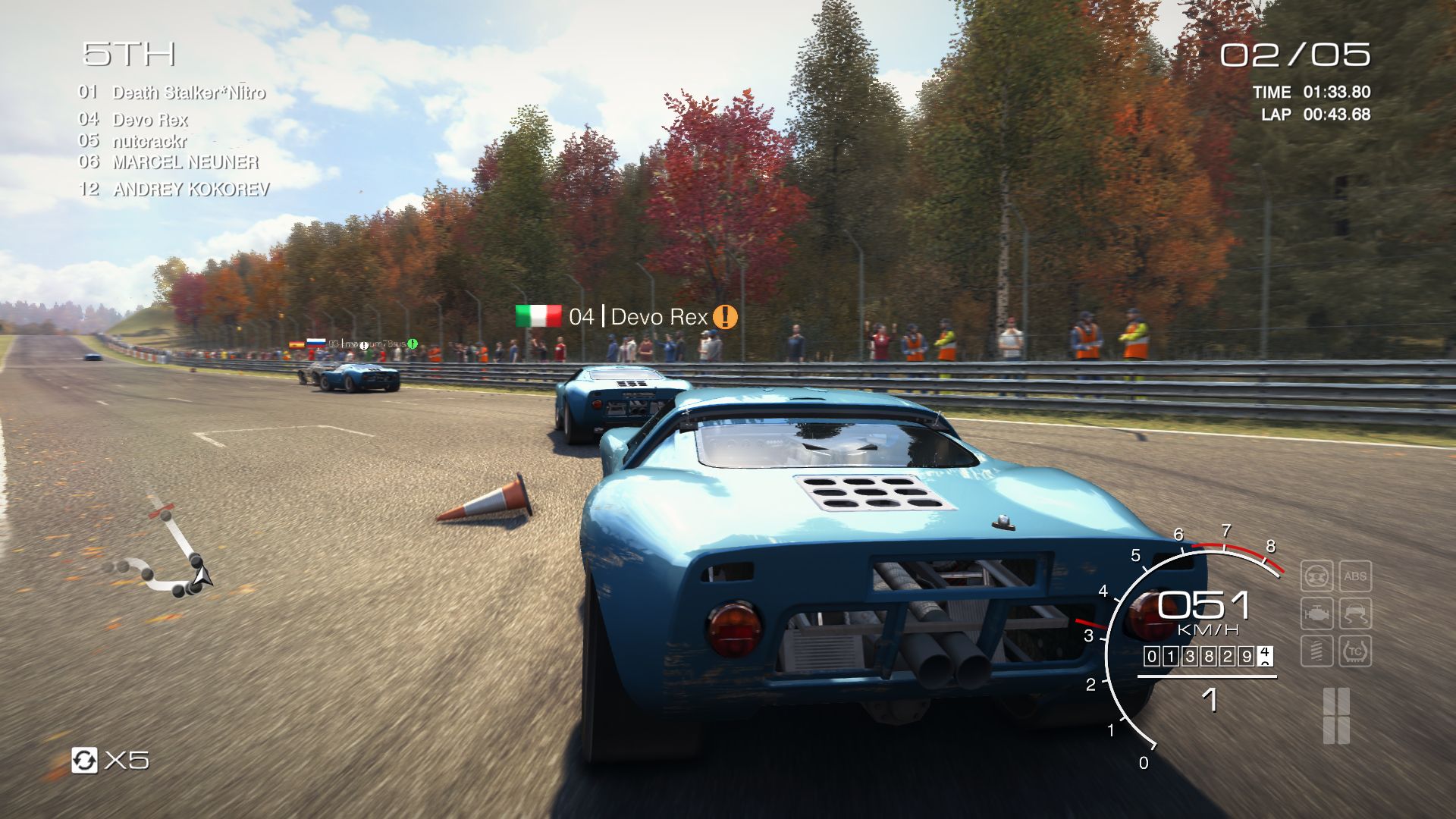1456x819 pixels.
Task: Click the engine damage icon
Action: click(x=1317, y=613)
